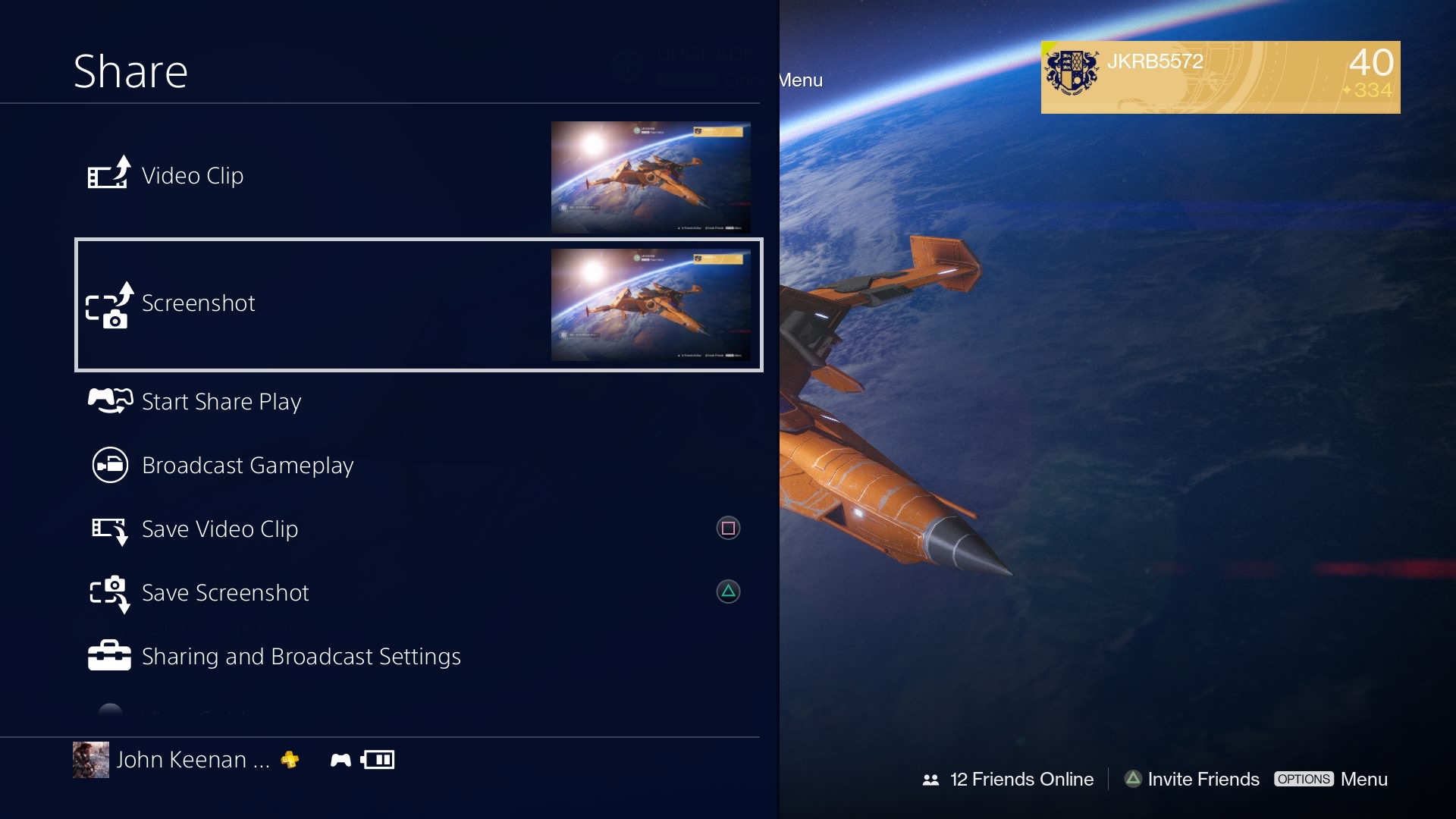Open the Sharing and Broadcast Settings toolbox icon
This screenshot has width=1456, height=819.
click(108, 654)
